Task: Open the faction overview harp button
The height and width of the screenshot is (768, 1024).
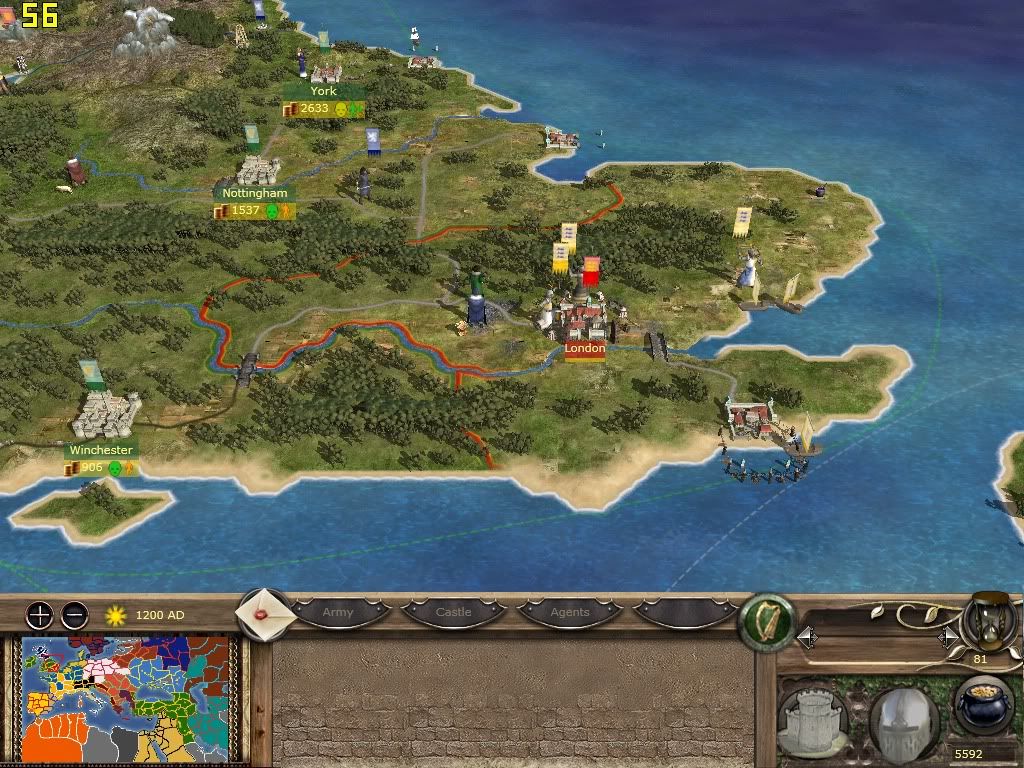Action: click(x=766, y=623)
